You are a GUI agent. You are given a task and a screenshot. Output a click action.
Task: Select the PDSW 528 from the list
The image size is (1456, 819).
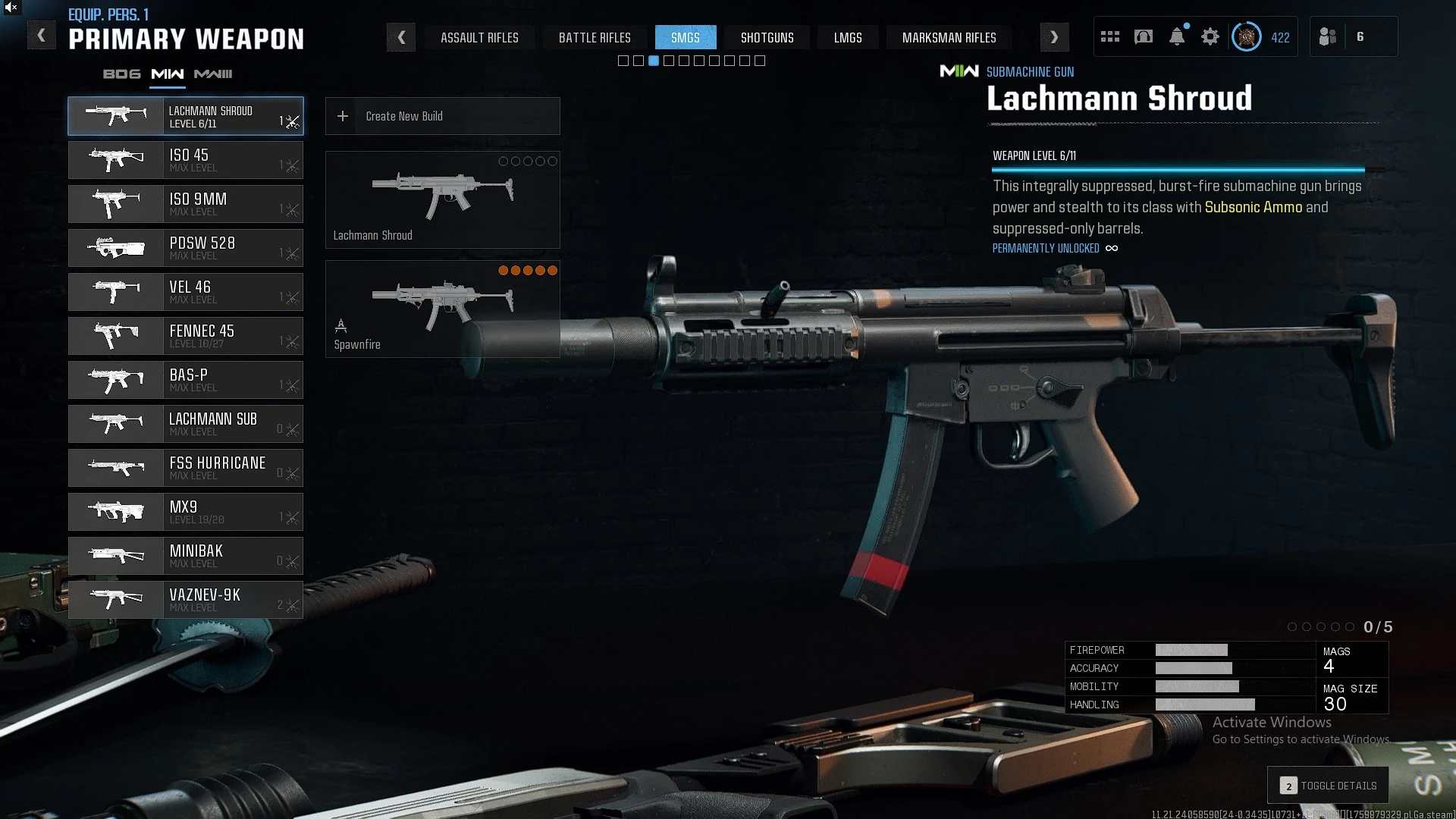186,248
